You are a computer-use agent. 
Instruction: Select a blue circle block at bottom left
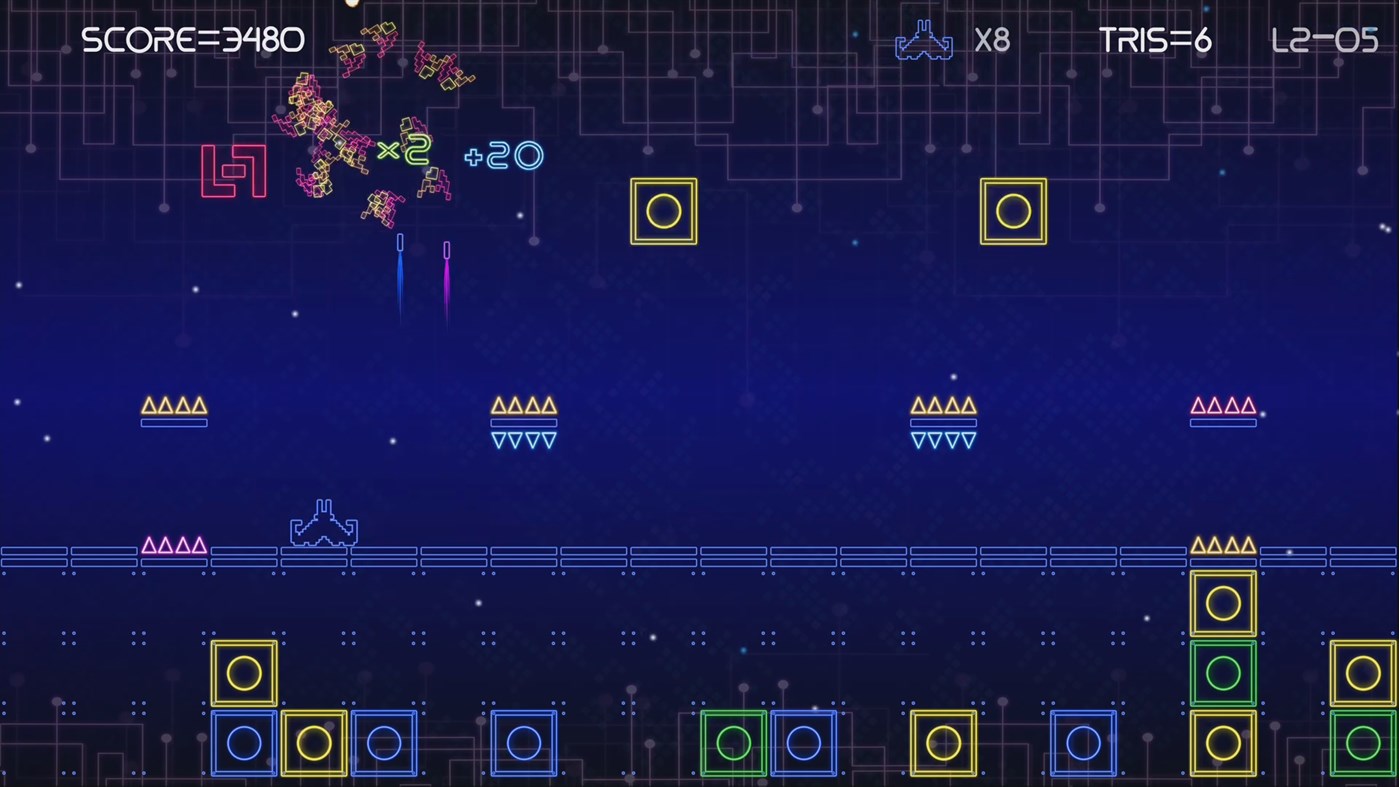click(x=243, y=742)
